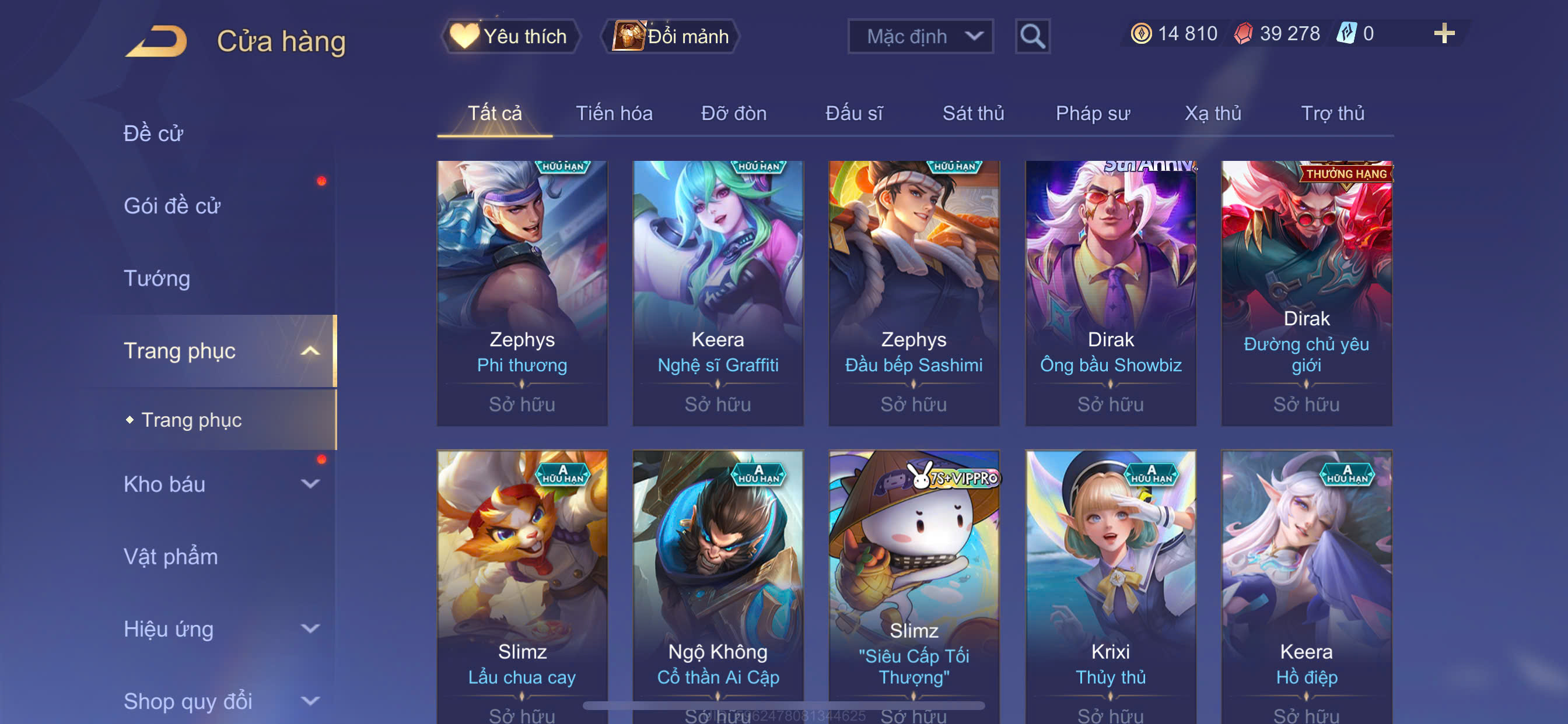The height and width of the screenshot is (724, 1568).
Task: Open the Vật phẩm items section
Action: 170,557
